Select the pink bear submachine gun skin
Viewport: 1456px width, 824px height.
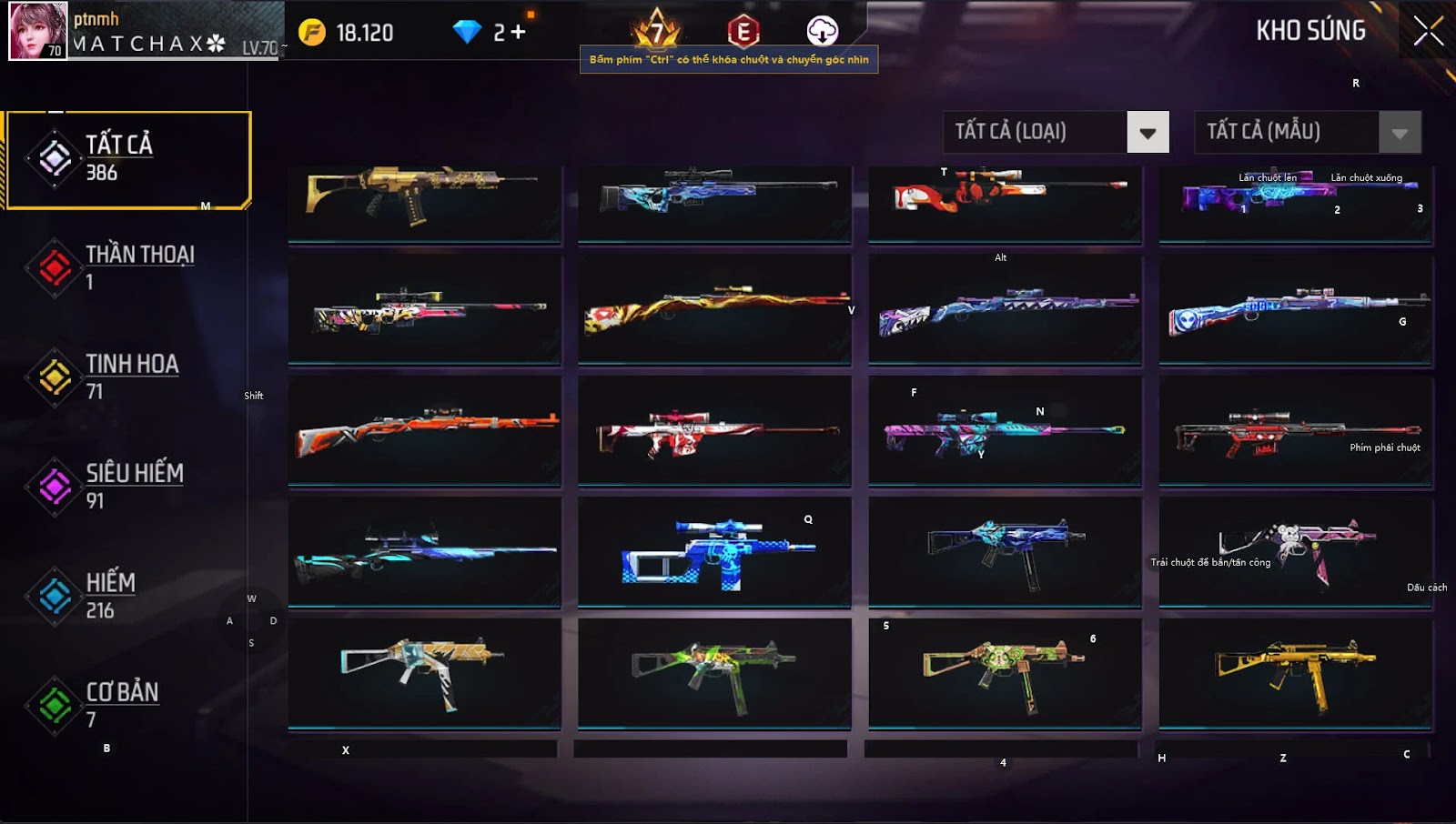[x=1295, y=551]
